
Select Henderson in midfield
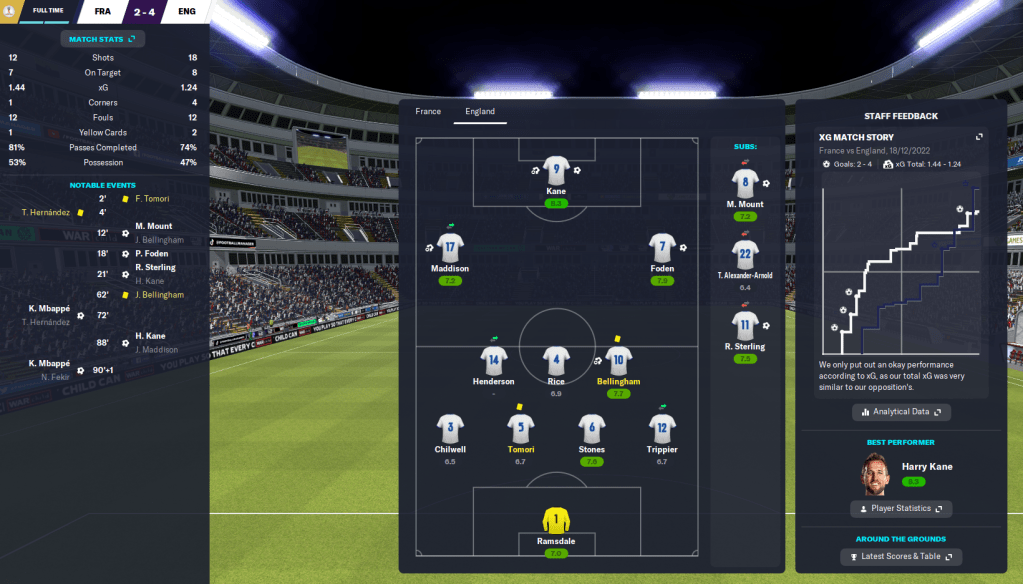click(494, 360)
